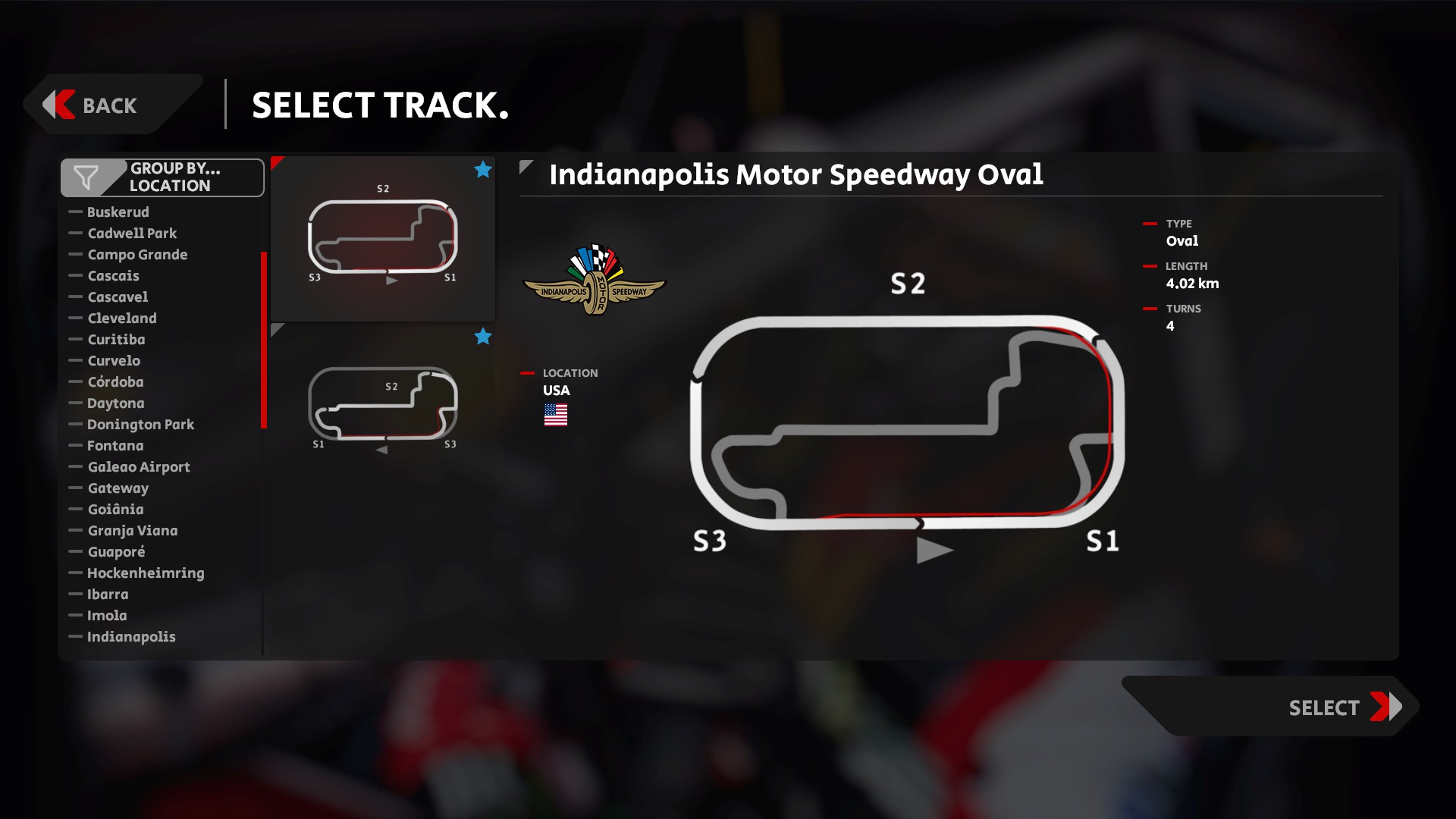
Task: Choose Donington Park from the list
Action: pyautogui.click(x=140, y=425)
